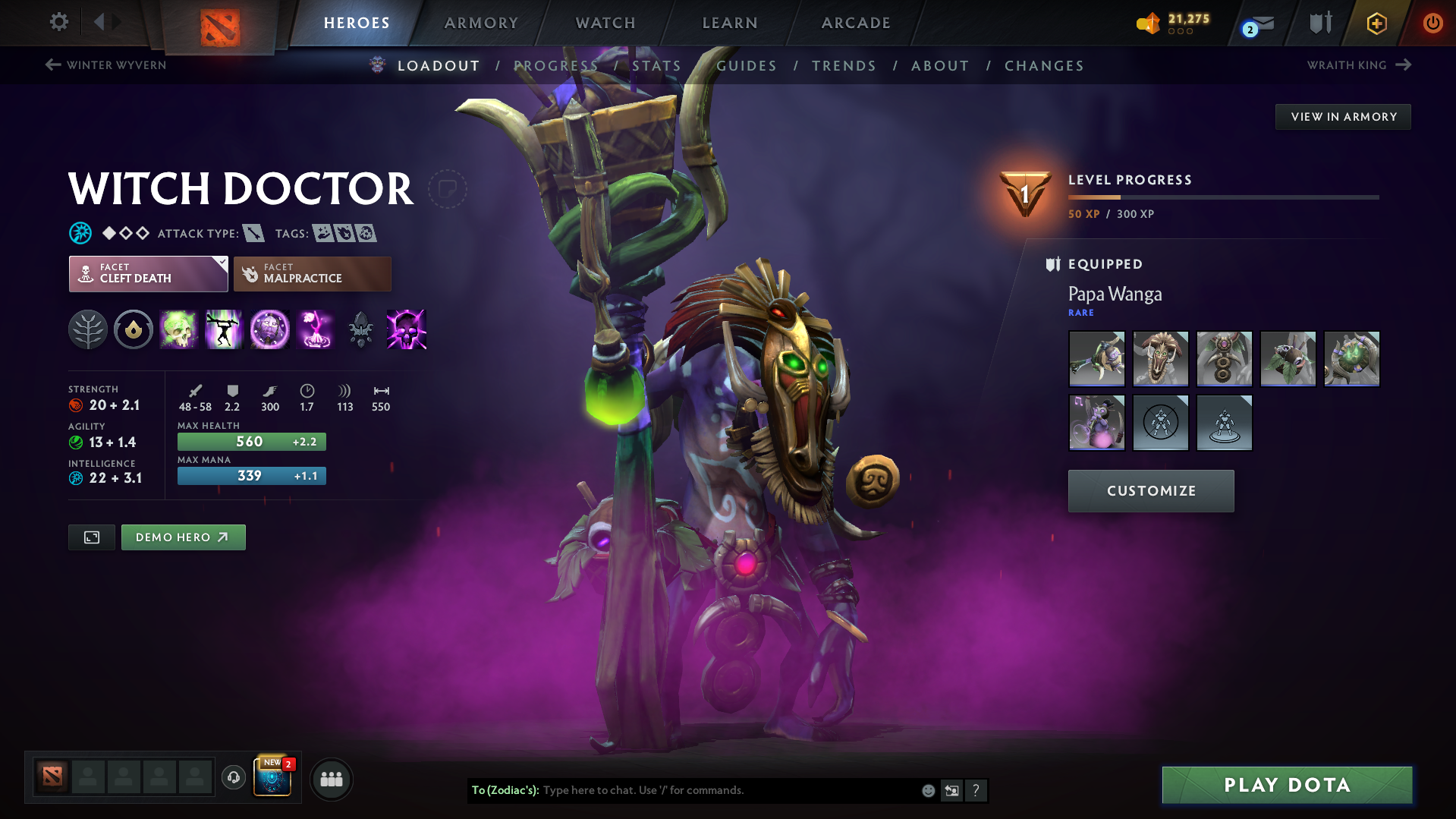Open the Trends section
Screen dimensions: 1456x819
click(x=844, y=66)
